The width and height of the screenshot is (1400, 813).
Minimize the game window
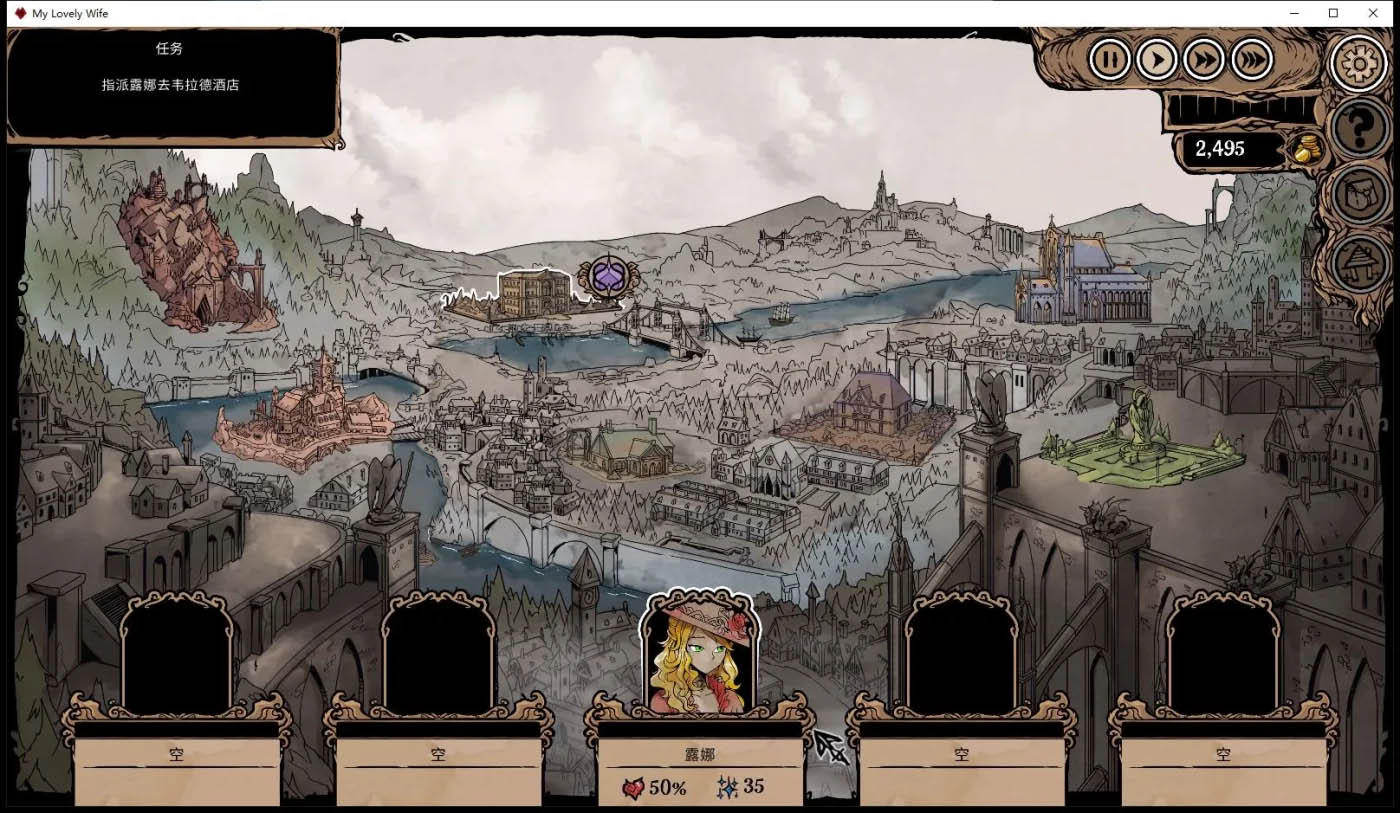tap(1293, 13)
